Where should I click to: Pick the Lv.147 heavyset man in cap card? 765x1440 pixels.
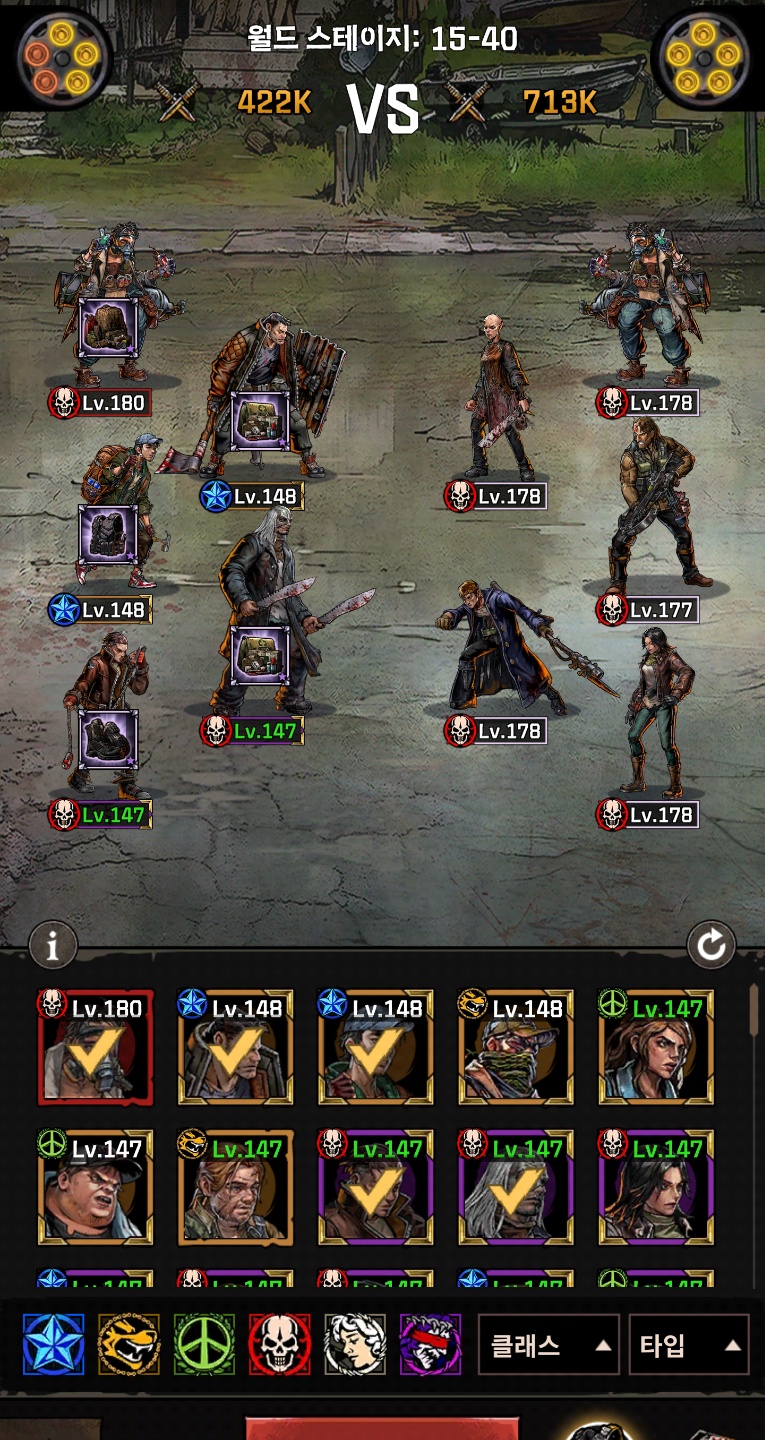(x=96, y=1187)
